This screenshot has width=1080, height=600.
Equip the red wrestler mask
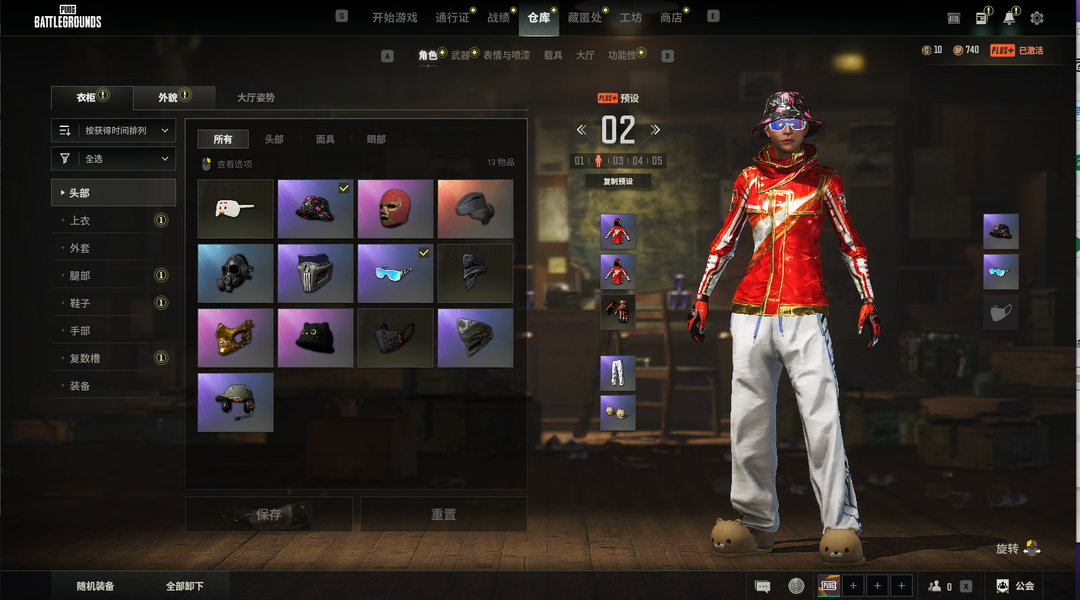point(395,209)
